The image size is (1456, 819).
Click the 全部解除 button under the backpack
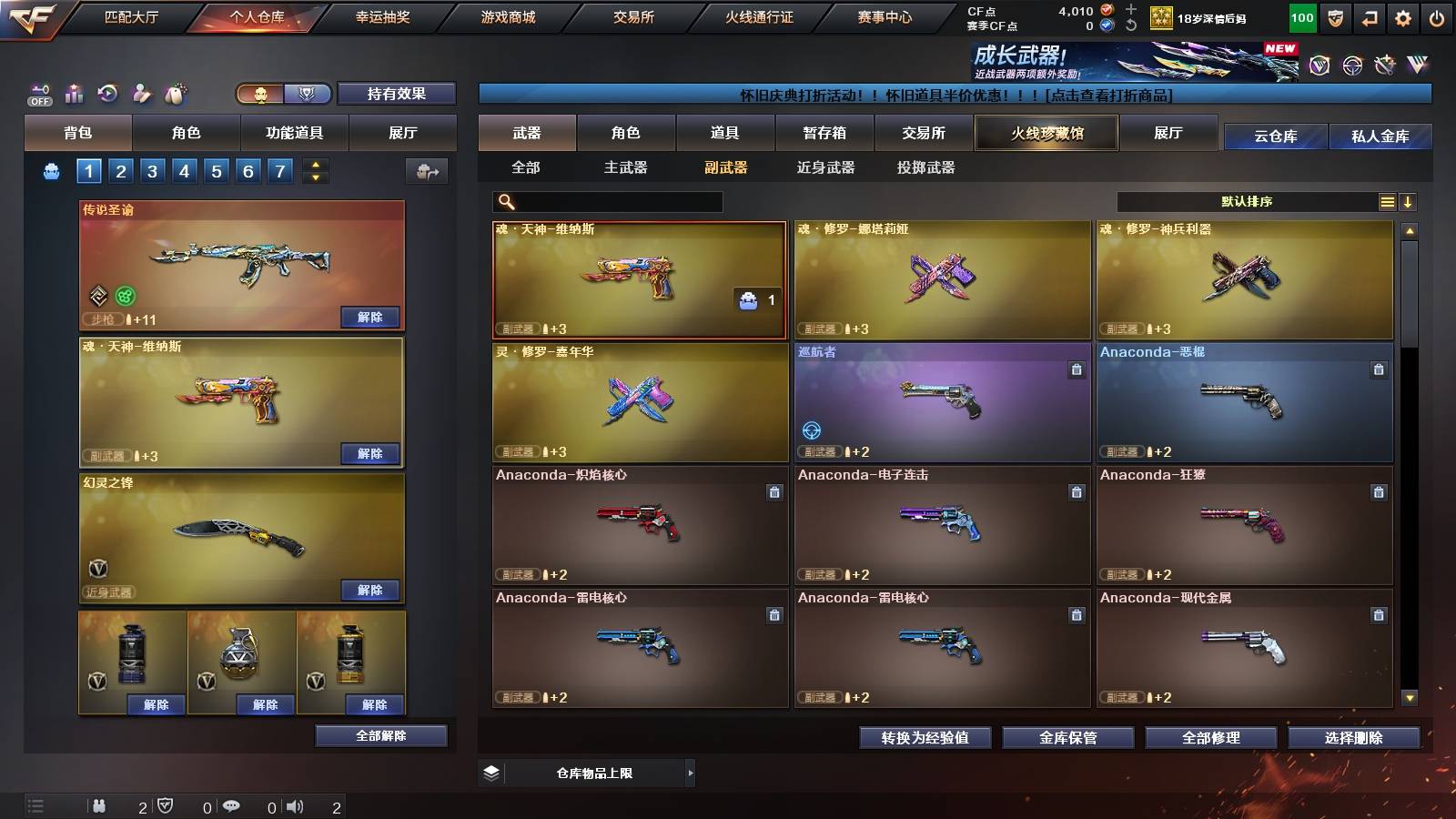point(381,735)
